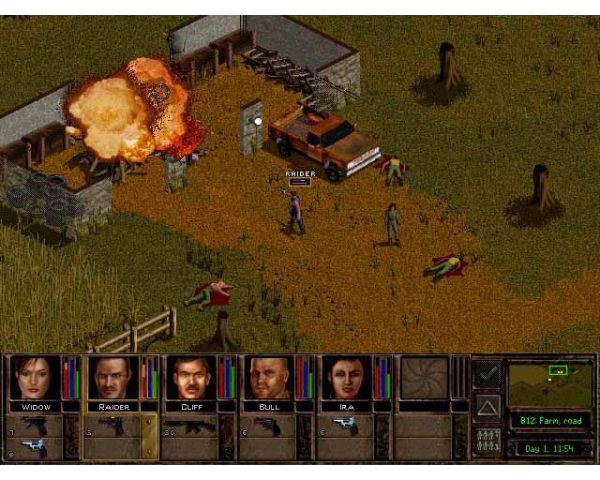Click Raider's pistol weapon slot

tap(112, 426)
